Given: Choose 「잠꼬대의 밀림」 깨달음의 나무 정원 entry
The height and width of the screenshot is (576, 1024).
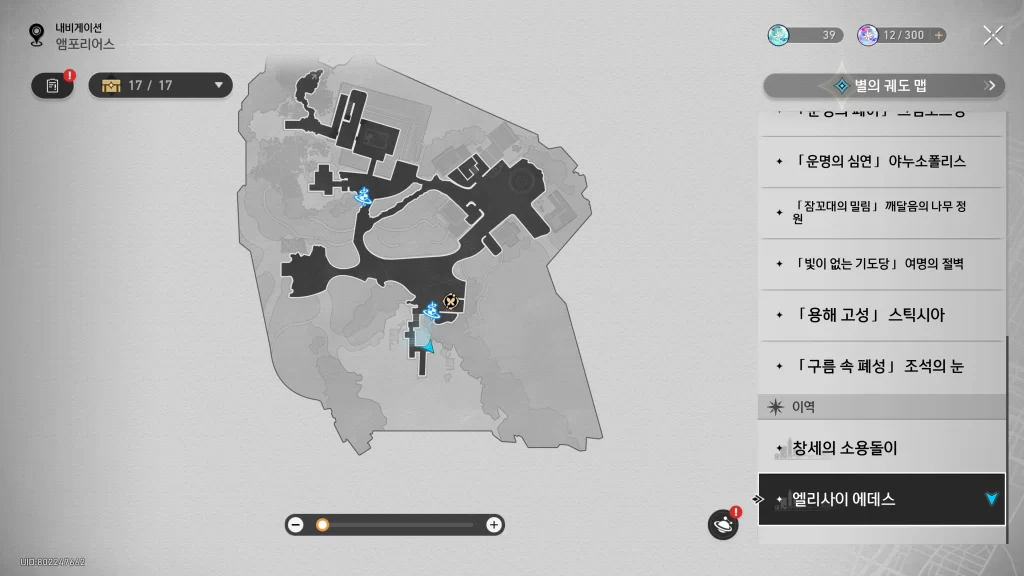Looking at the screenshot, I should (x=880, y=212).
